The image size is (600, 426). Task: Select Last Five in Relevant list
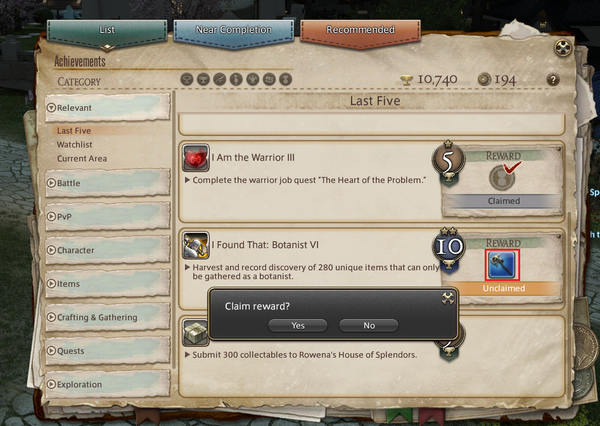point(77,131)
